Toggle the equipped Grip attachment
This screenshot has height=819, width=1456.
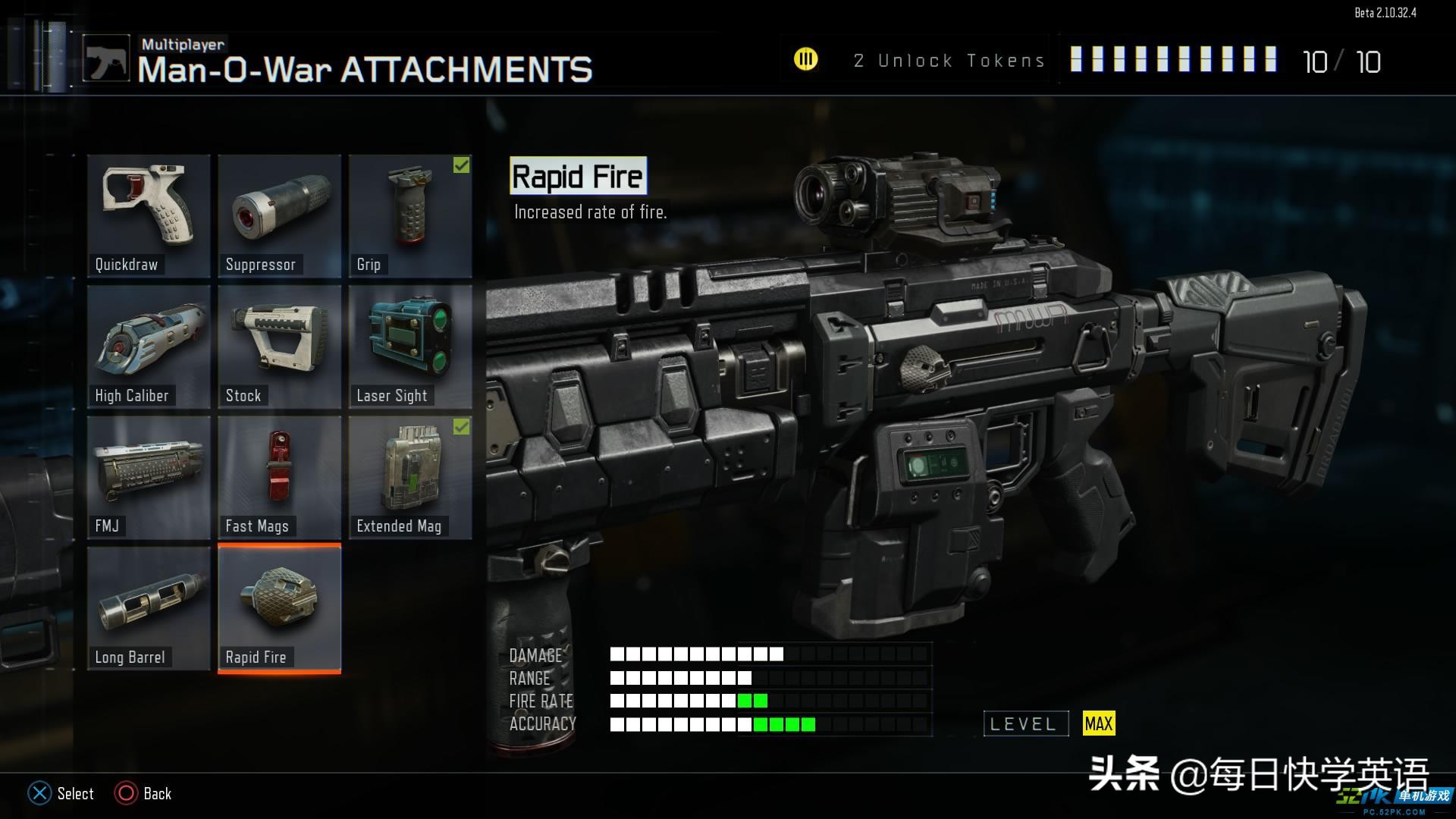tap(410, 215)
